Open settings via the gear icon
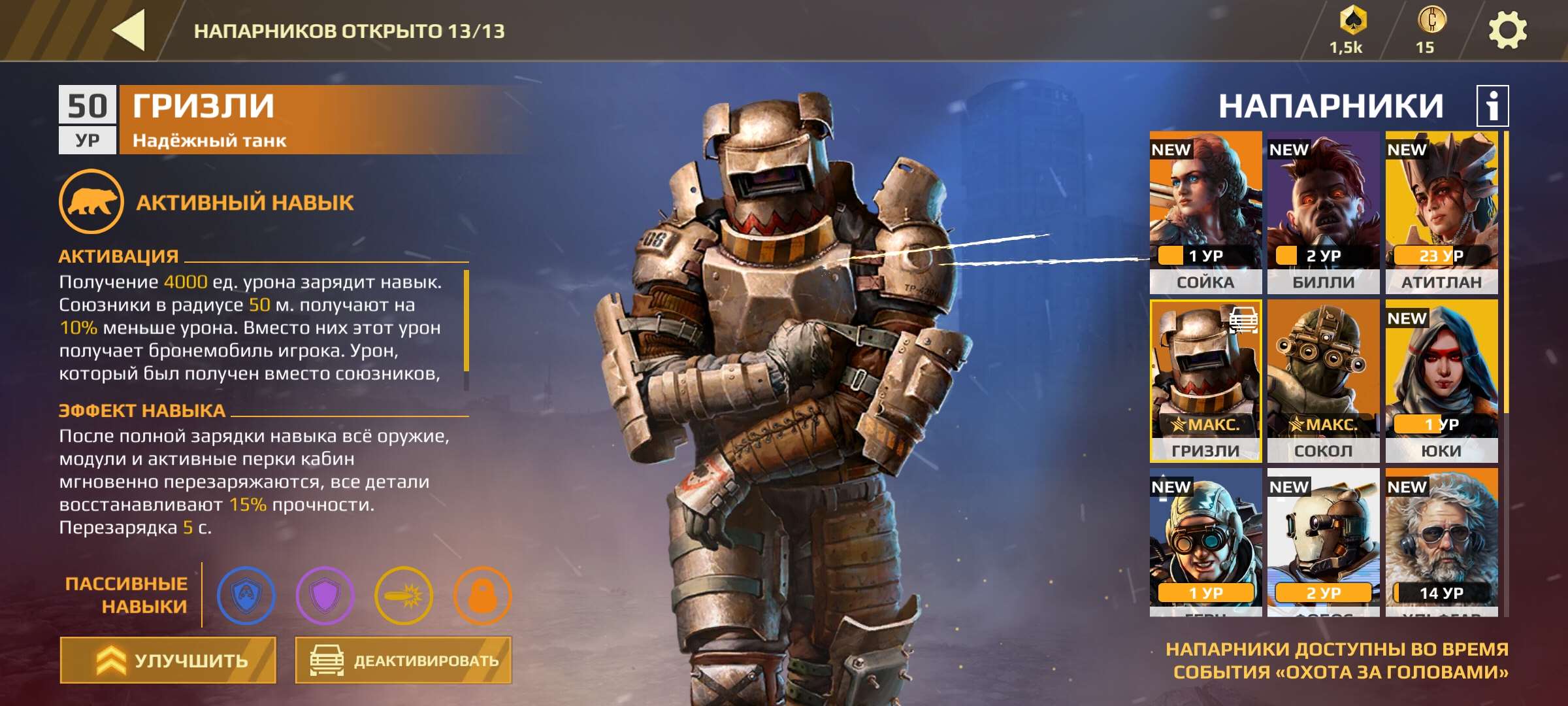The image size is (1568, 706). tap(1507, 30)
